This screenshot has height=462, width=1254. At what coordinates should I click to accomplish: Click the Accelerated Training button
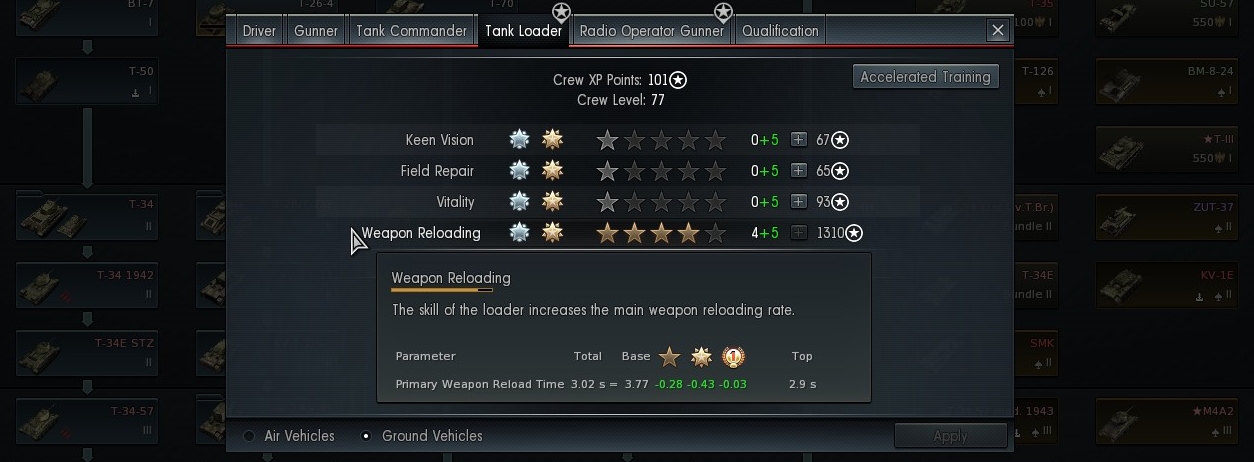tap(925, 77)
